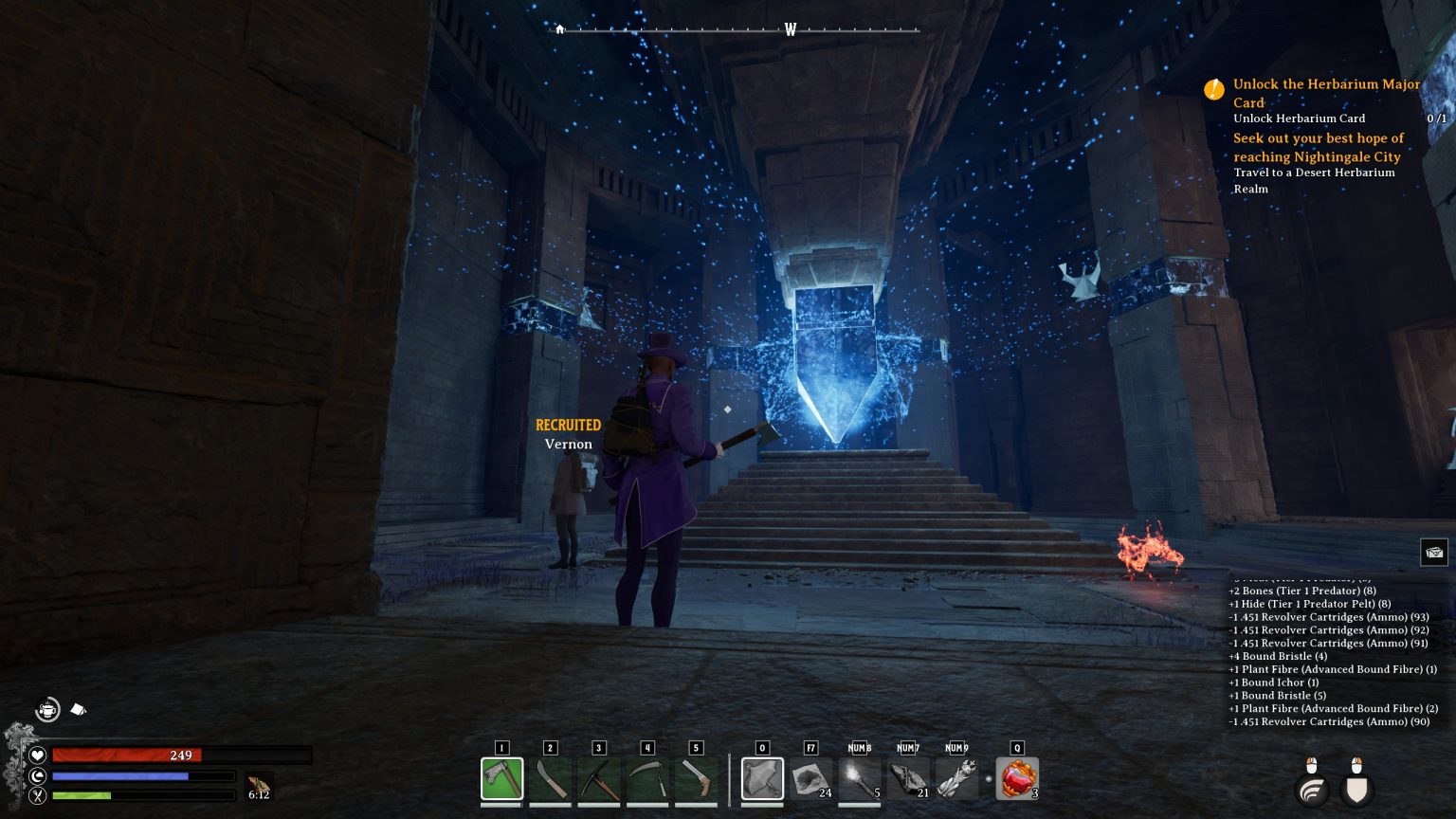Viewport: 1456px width, 819px height.
Task: Select the shotgun in hotbar slot 5
Action: pyautogui.click(x=696, y=777)
